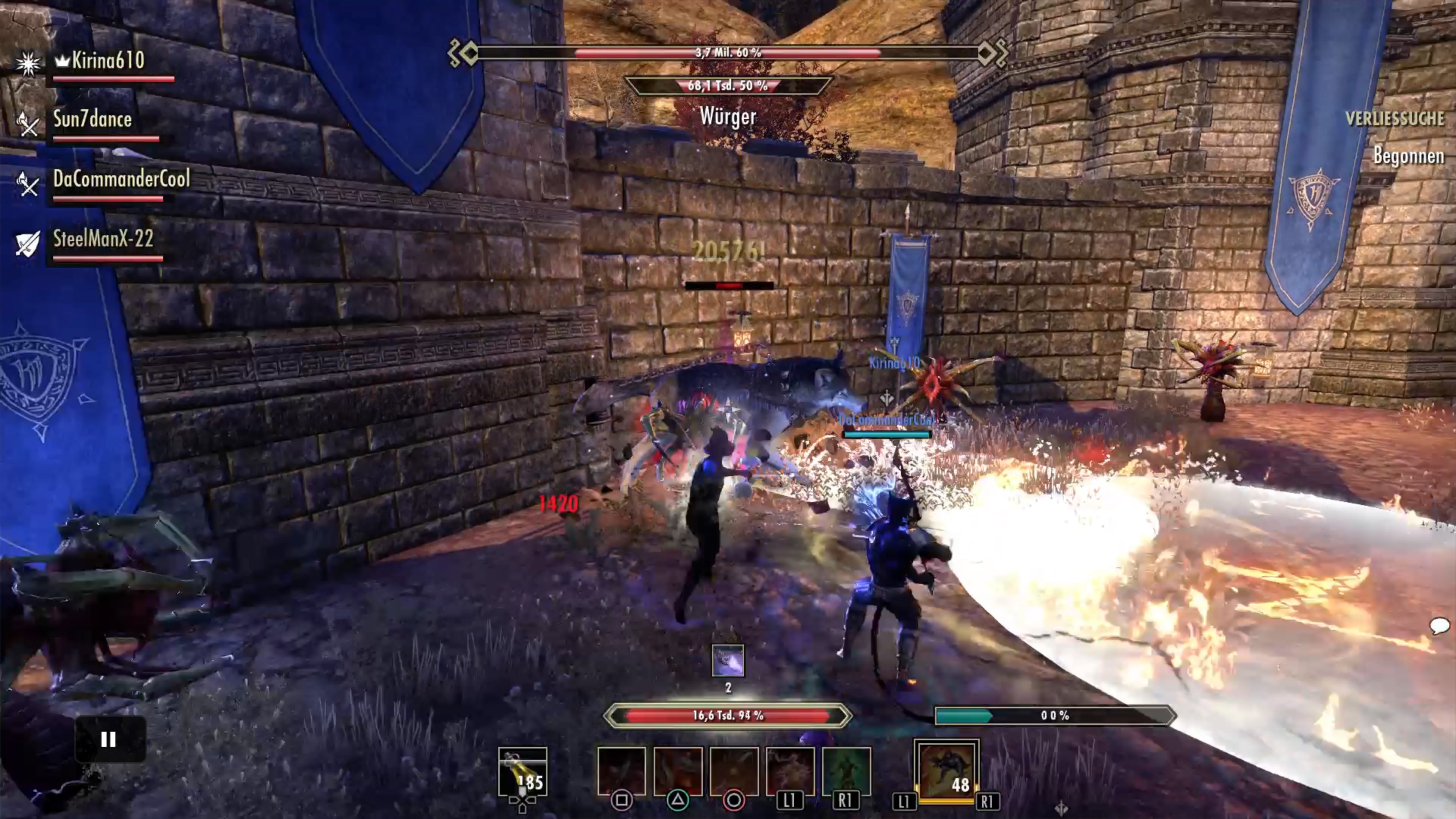Inspect the purple buff icon with 2 stacks
Screen dimensions: 1456x819
coord(728,661)
